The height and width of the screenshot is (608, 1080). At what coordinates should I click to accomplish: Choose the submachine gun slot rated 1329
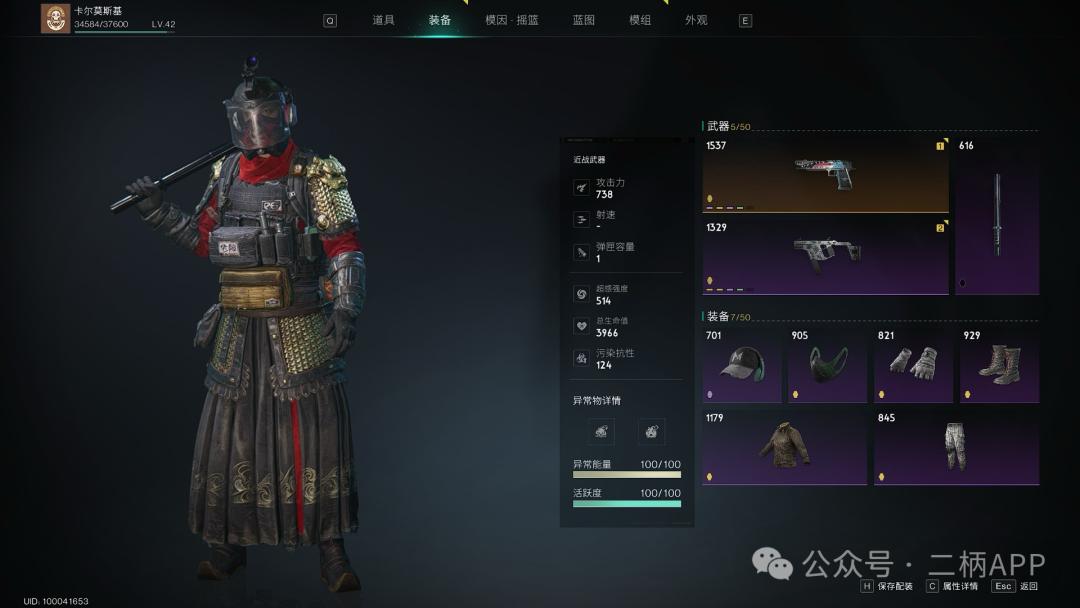click(825, 256)
